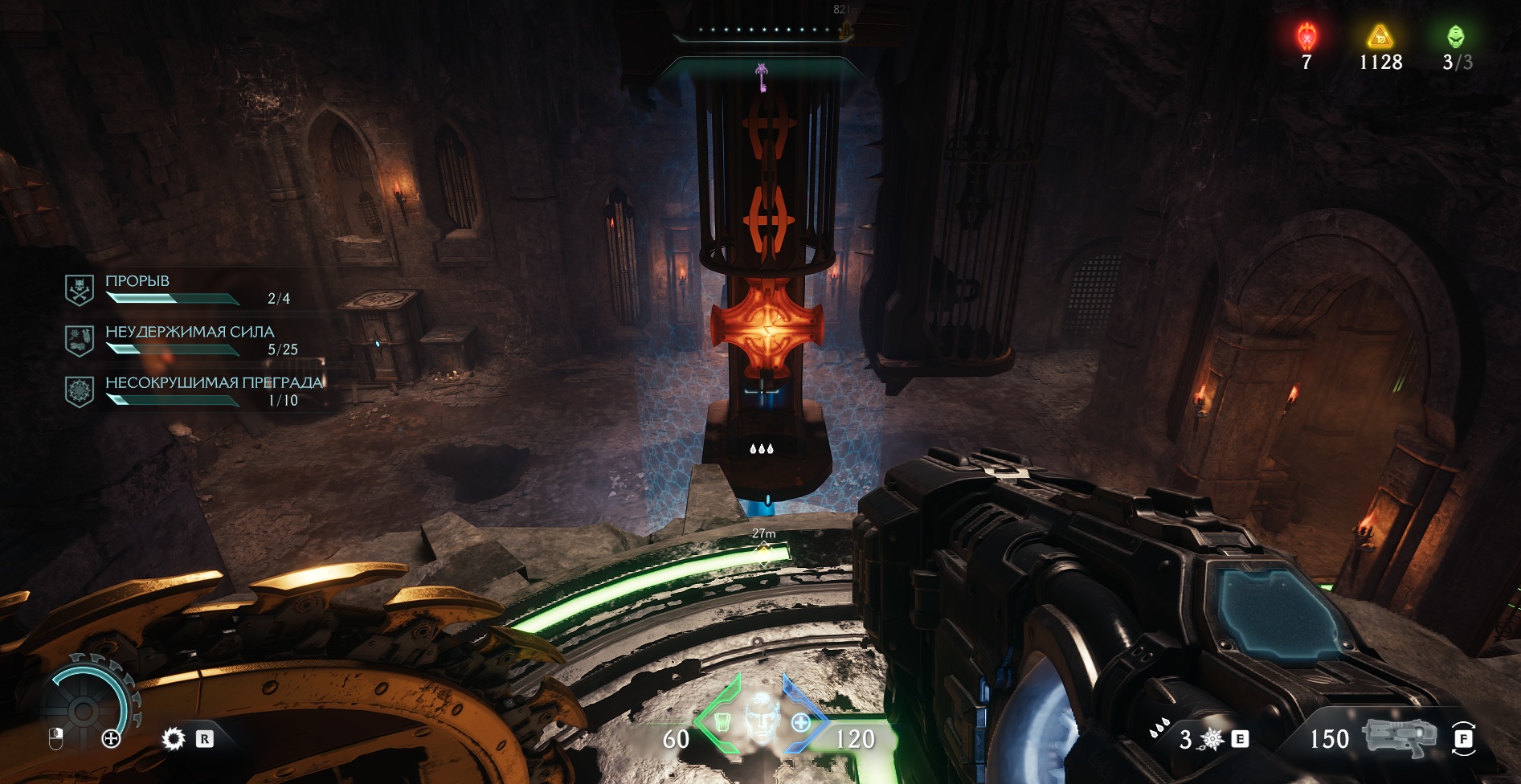Click the purple key marker icon
1521x784 pixels.
(761, 77)
